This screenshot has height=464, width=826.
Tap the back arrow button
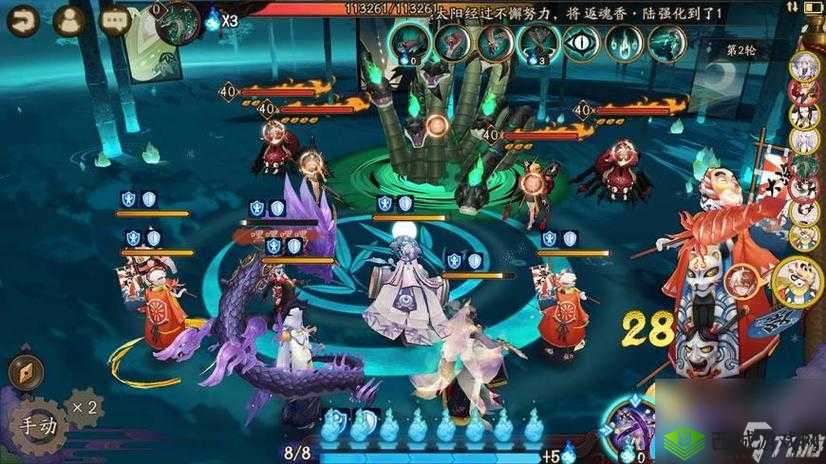point(22,20)
